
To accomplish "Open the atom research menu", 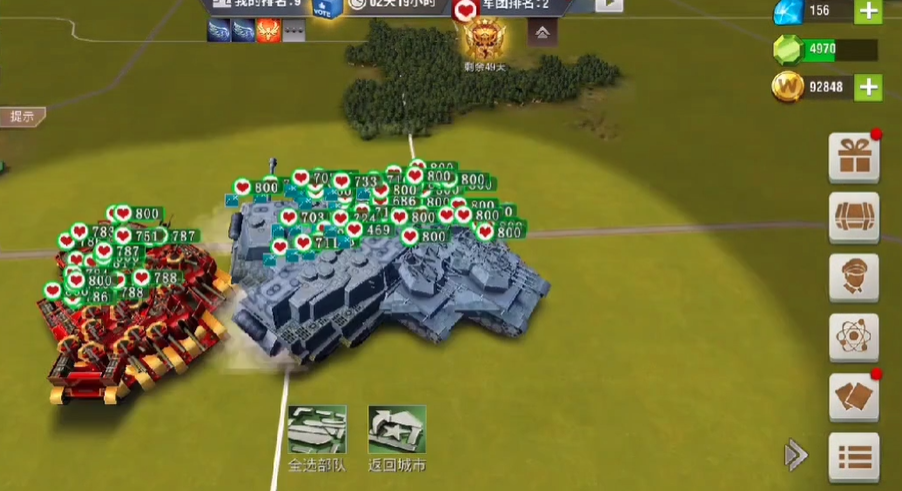I will pos(854,337).
